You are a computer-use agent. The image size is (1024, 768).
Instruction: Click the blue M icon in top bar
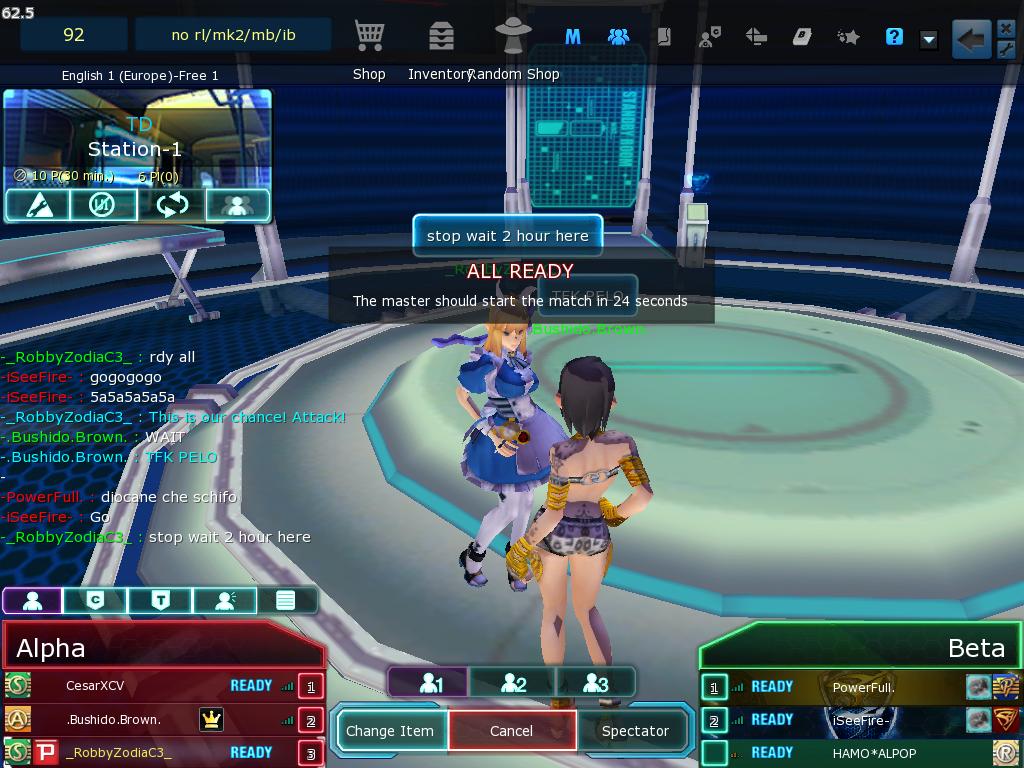click(x=573, y=37)
